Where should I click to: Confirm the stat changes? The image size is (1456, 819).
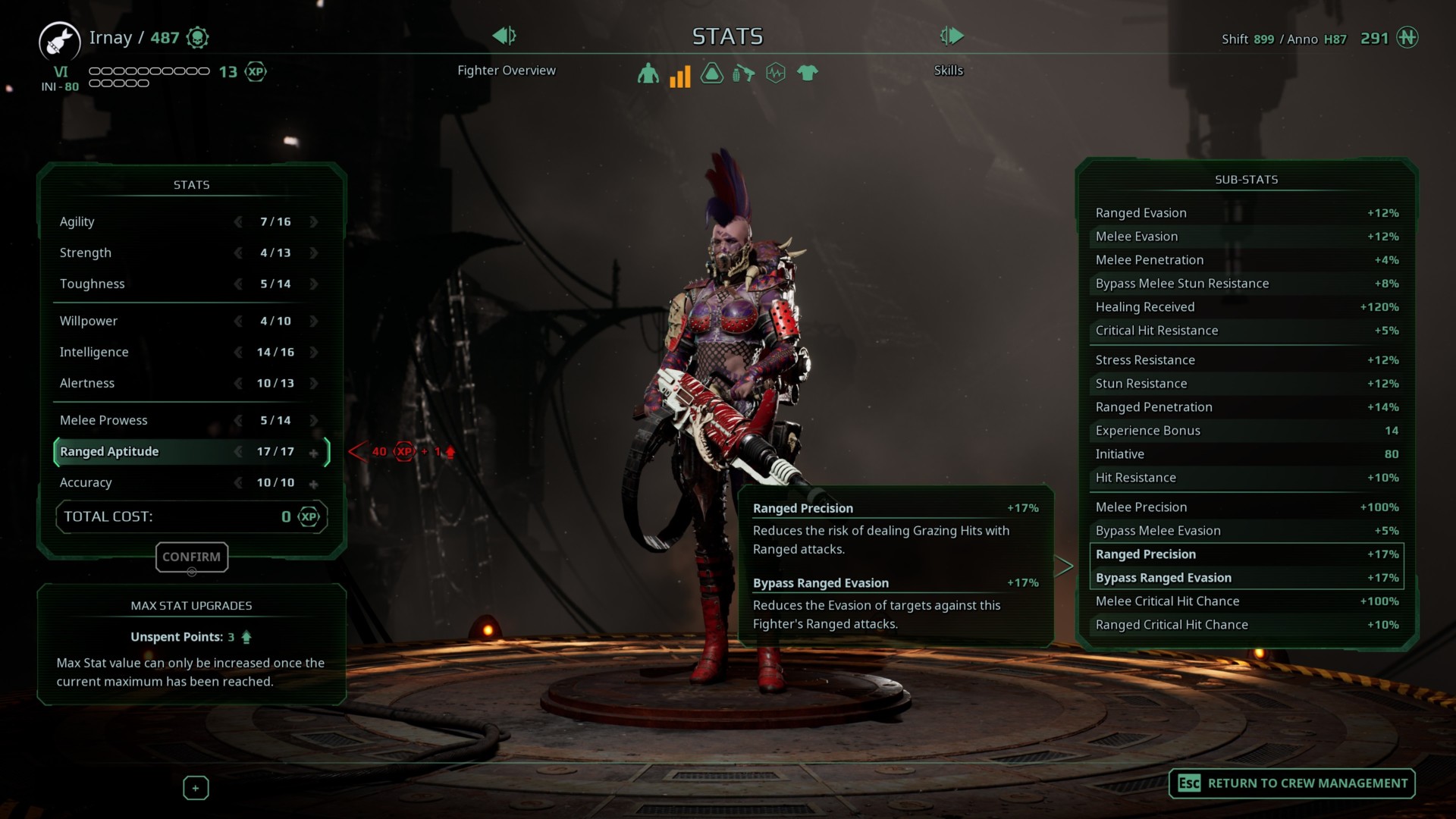coord(191,557)
